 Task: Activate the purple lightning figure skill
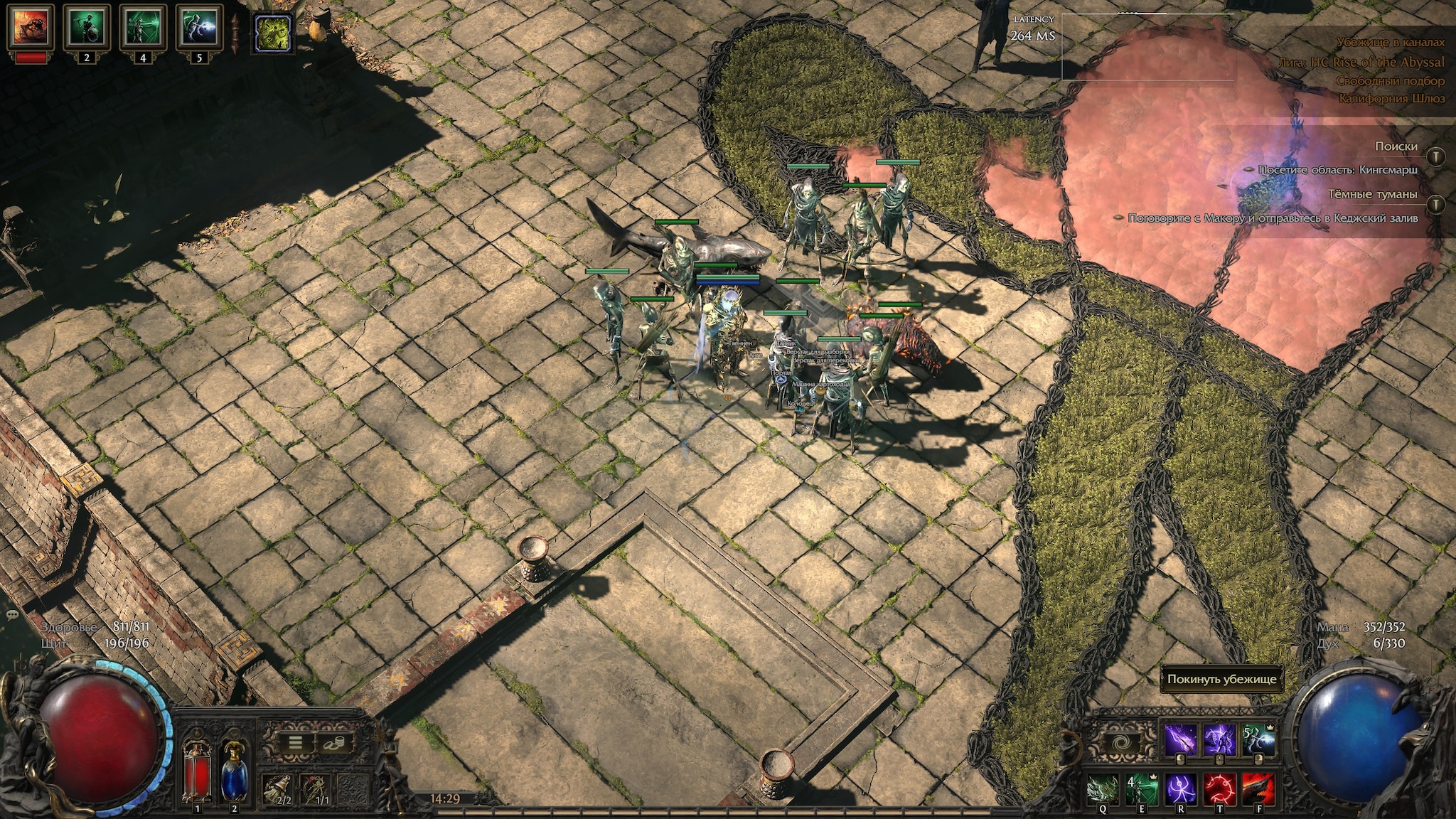pos(1219,741)
